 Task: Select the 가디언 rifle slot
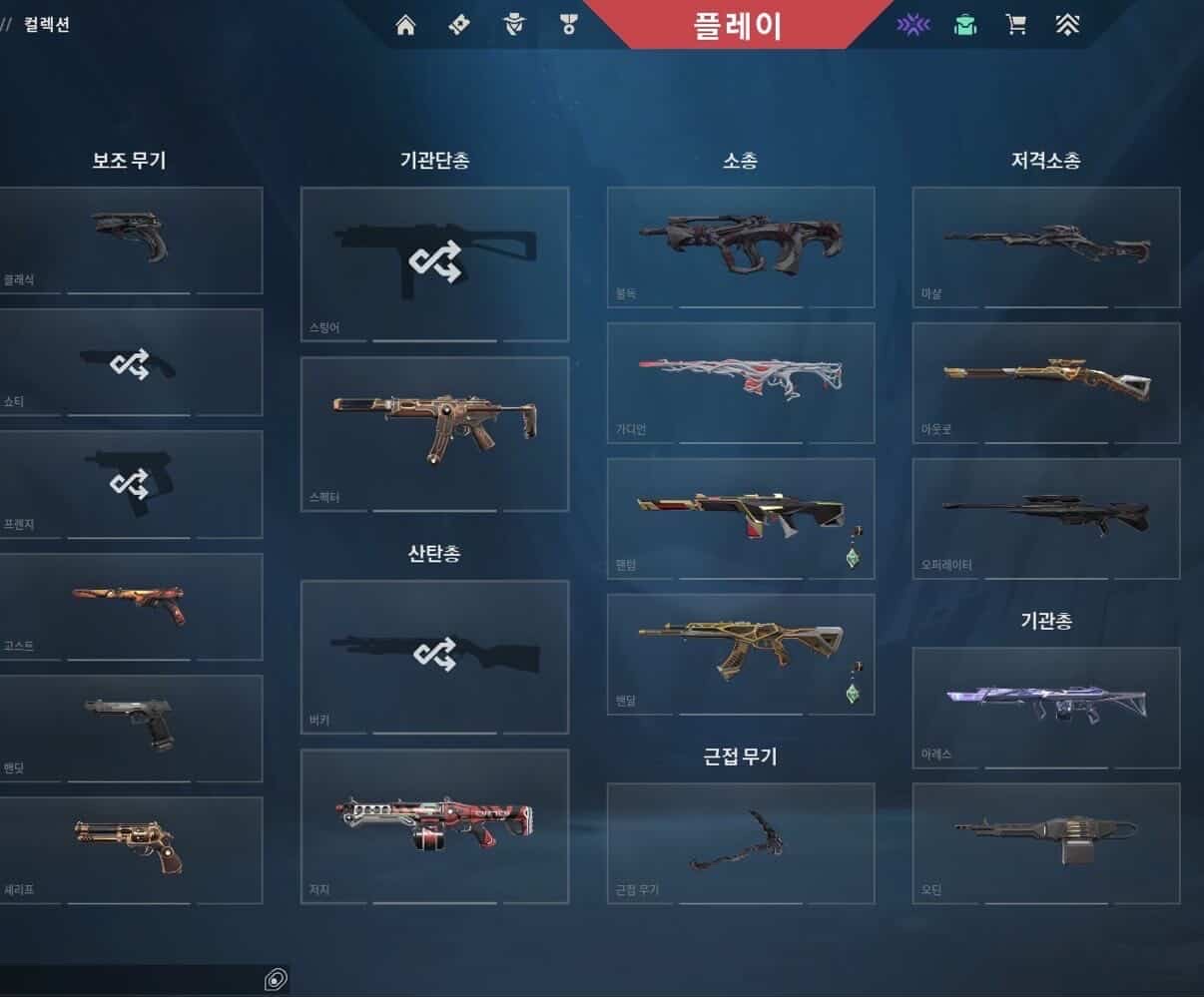pos(741,382)
